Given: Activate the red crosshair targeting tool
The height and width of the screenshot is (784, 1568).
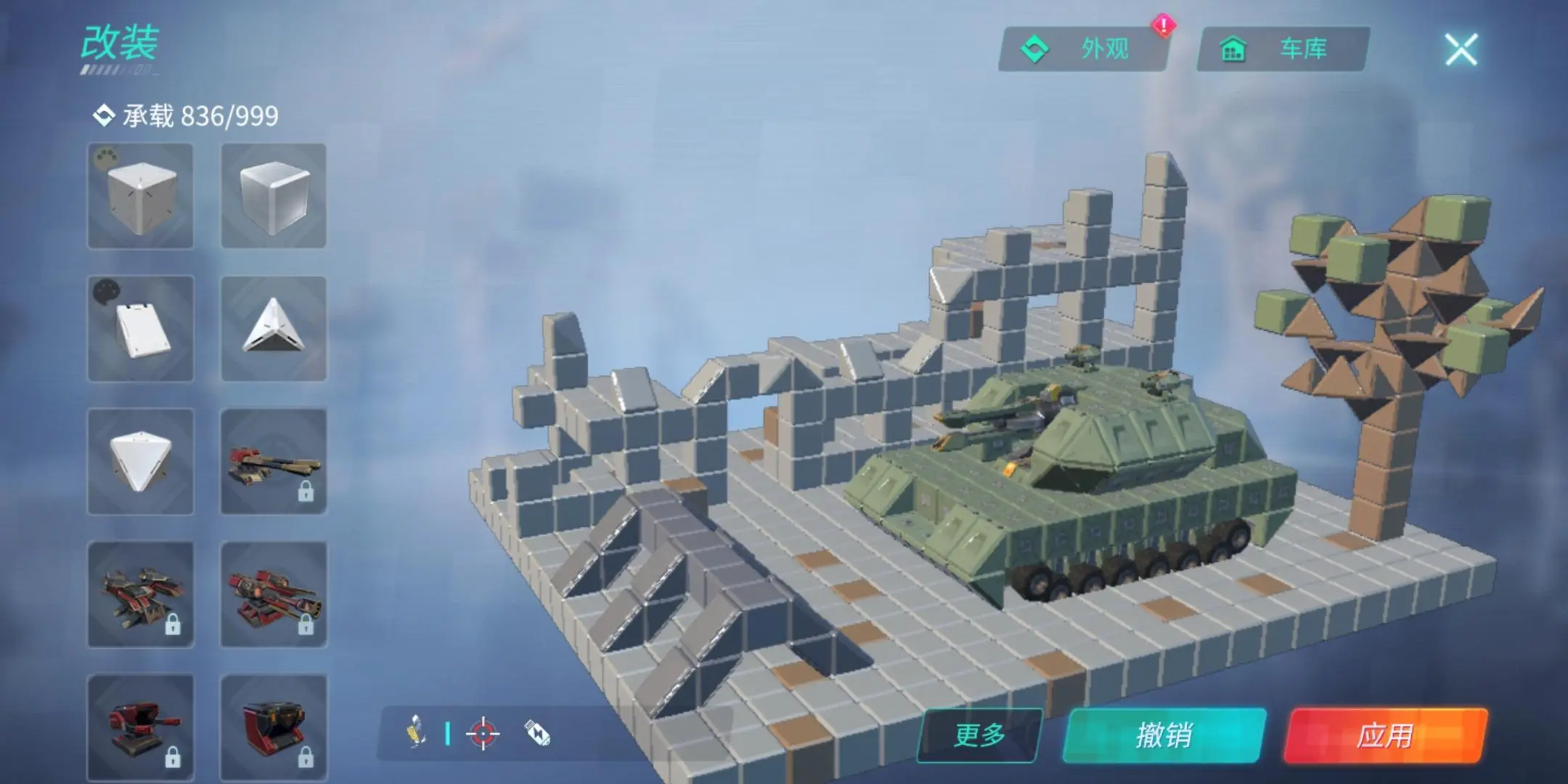Looking at the screenshot, I should (483, 734).
